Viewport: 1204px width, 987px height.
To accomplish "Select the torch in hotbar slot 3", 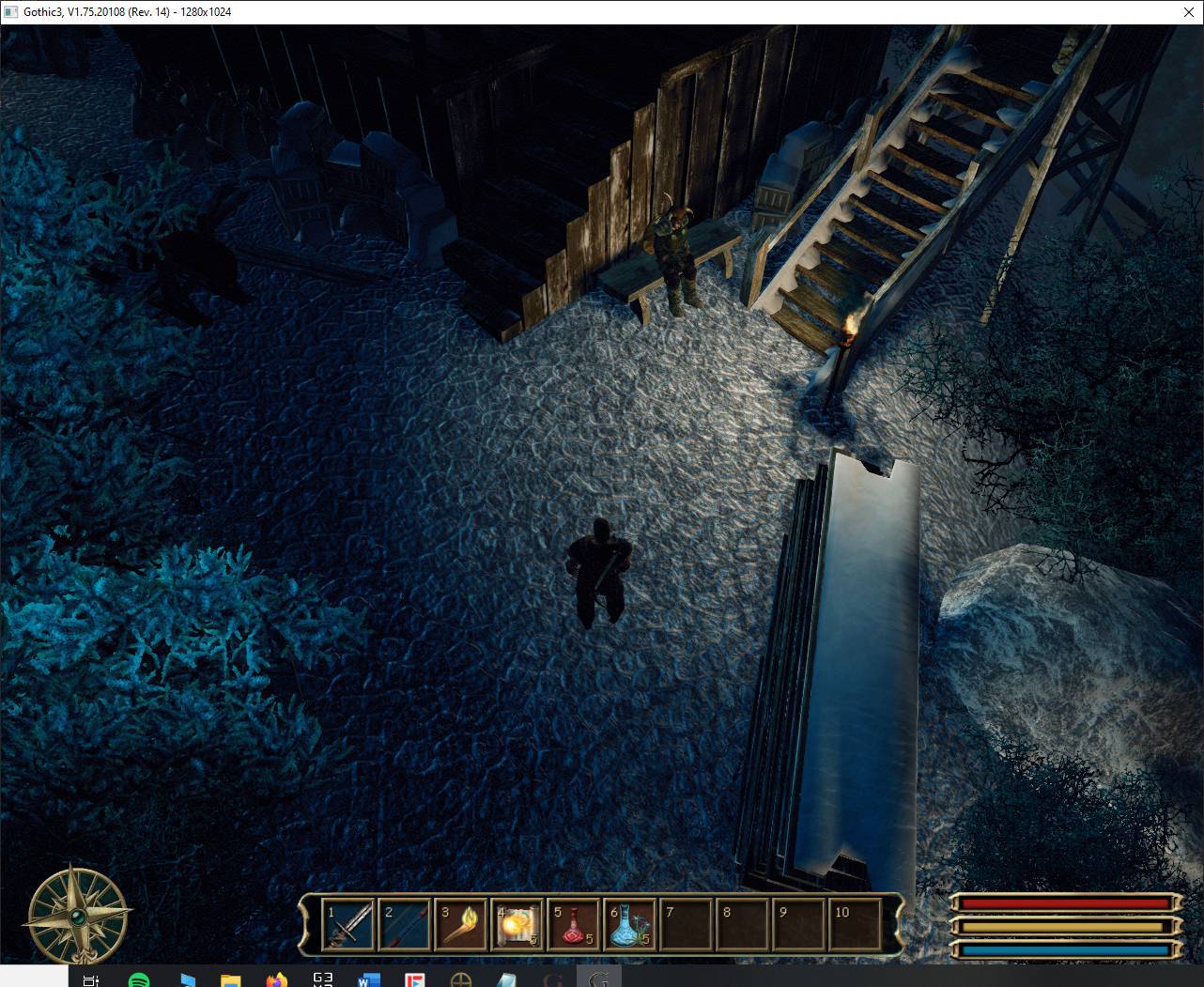I will (x=461, y=924).
